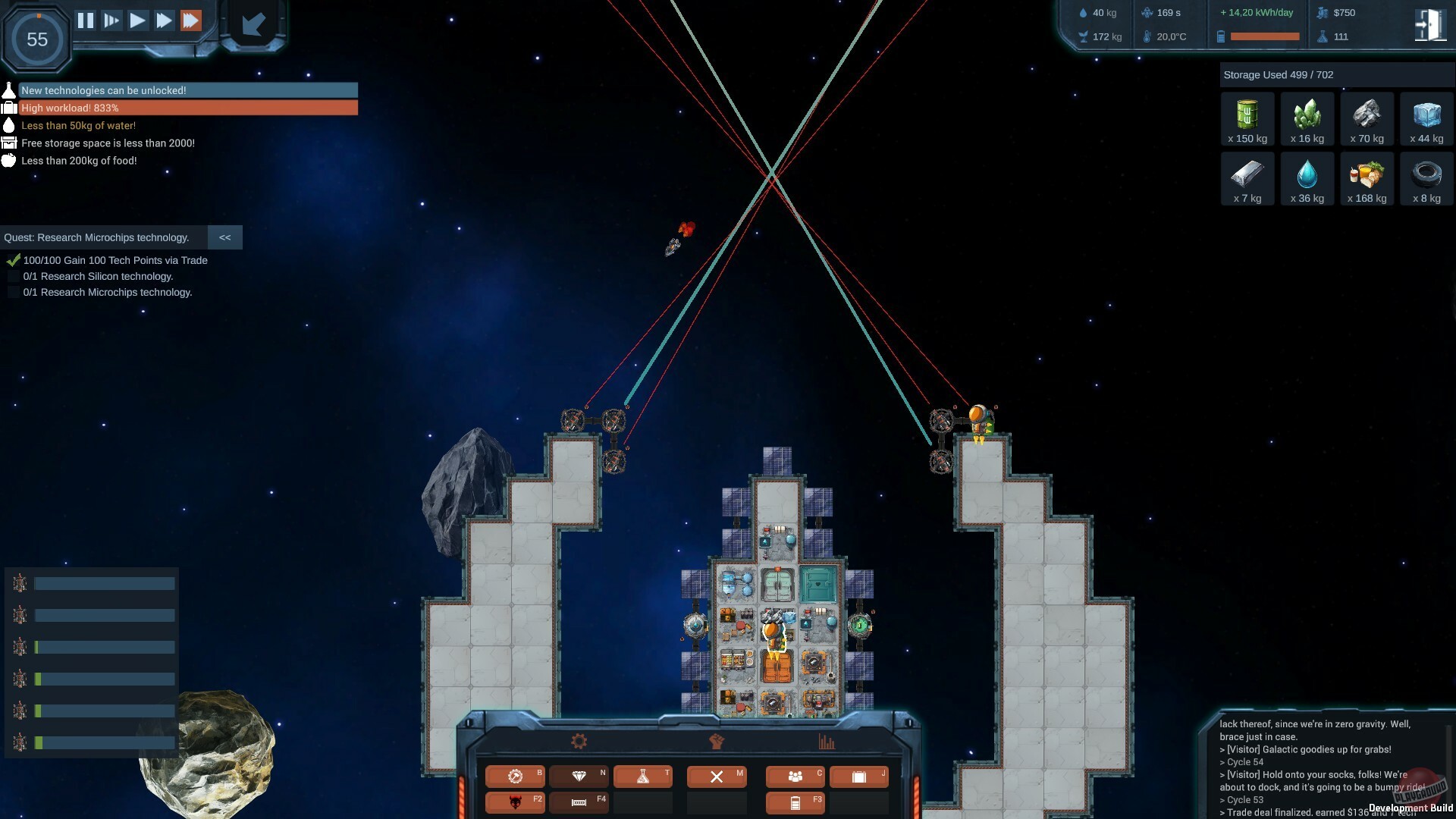Click the completed Gain 100 Tech Points checkmark

13,259
